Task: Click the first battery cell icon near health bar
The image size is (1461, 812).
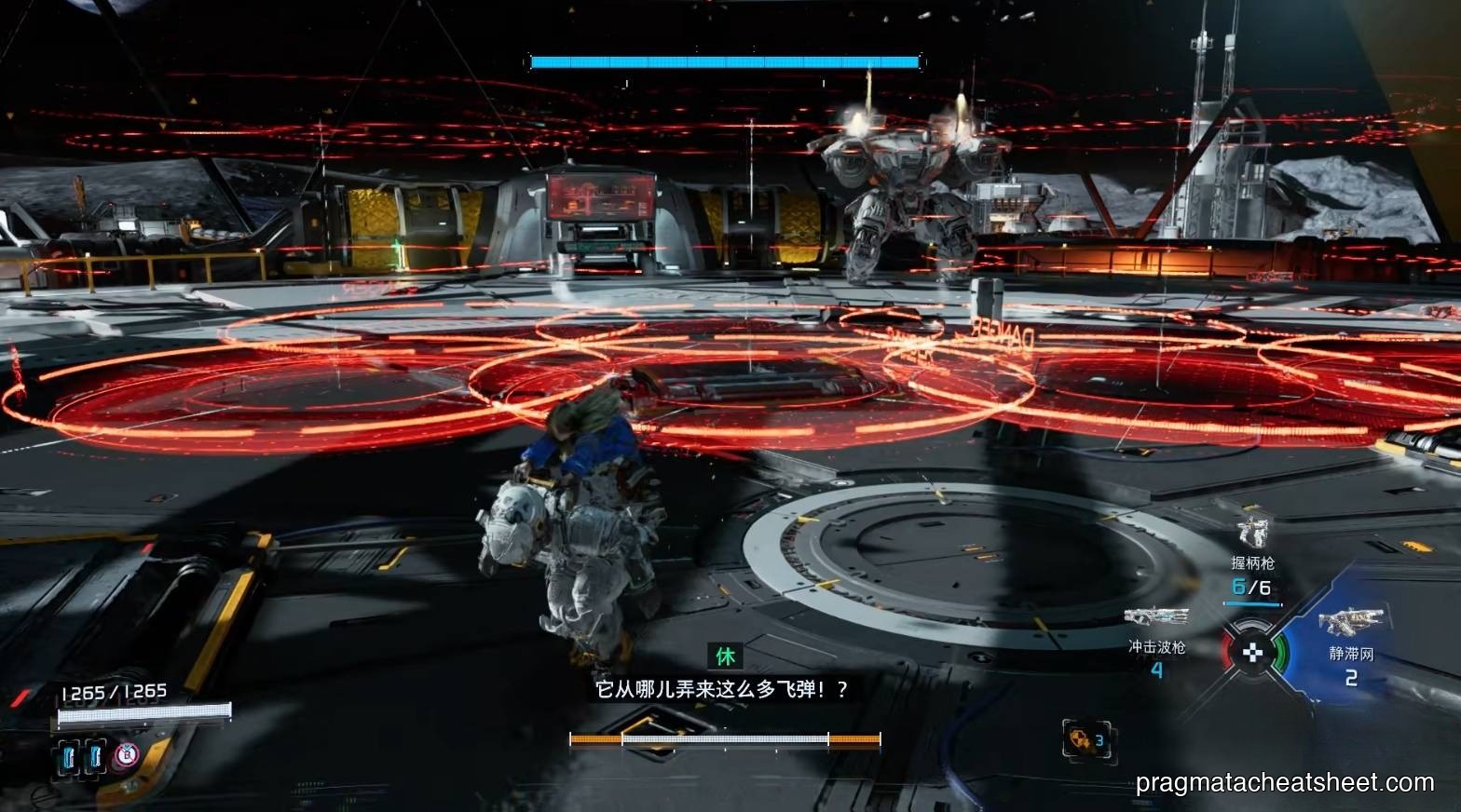Action: tap(68, 756)
